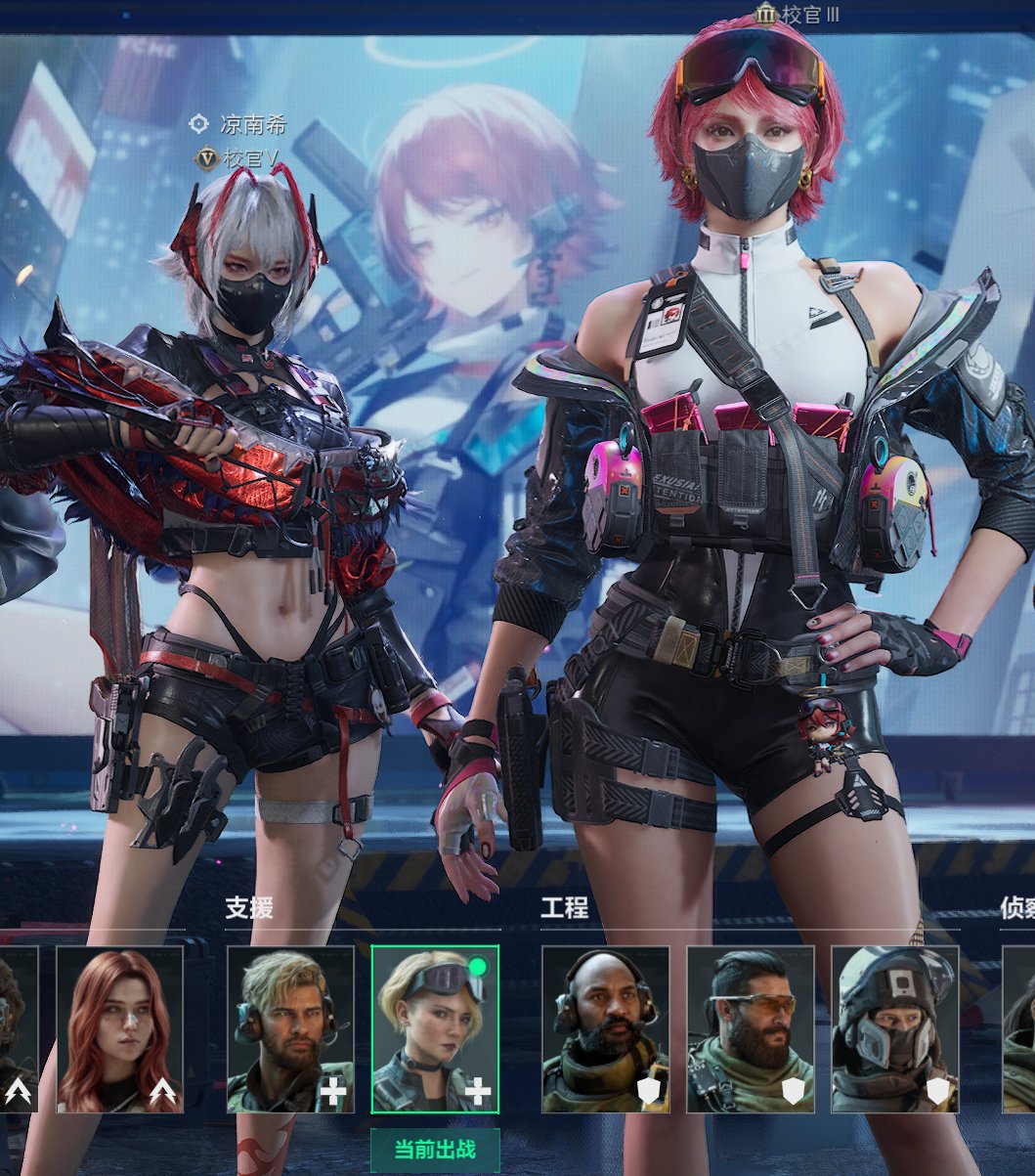Image resolution: width=1035 pixels, height=1176 pixels.
Task: Select the red-haired female assault operator portrait
Action: [119, 1028]
